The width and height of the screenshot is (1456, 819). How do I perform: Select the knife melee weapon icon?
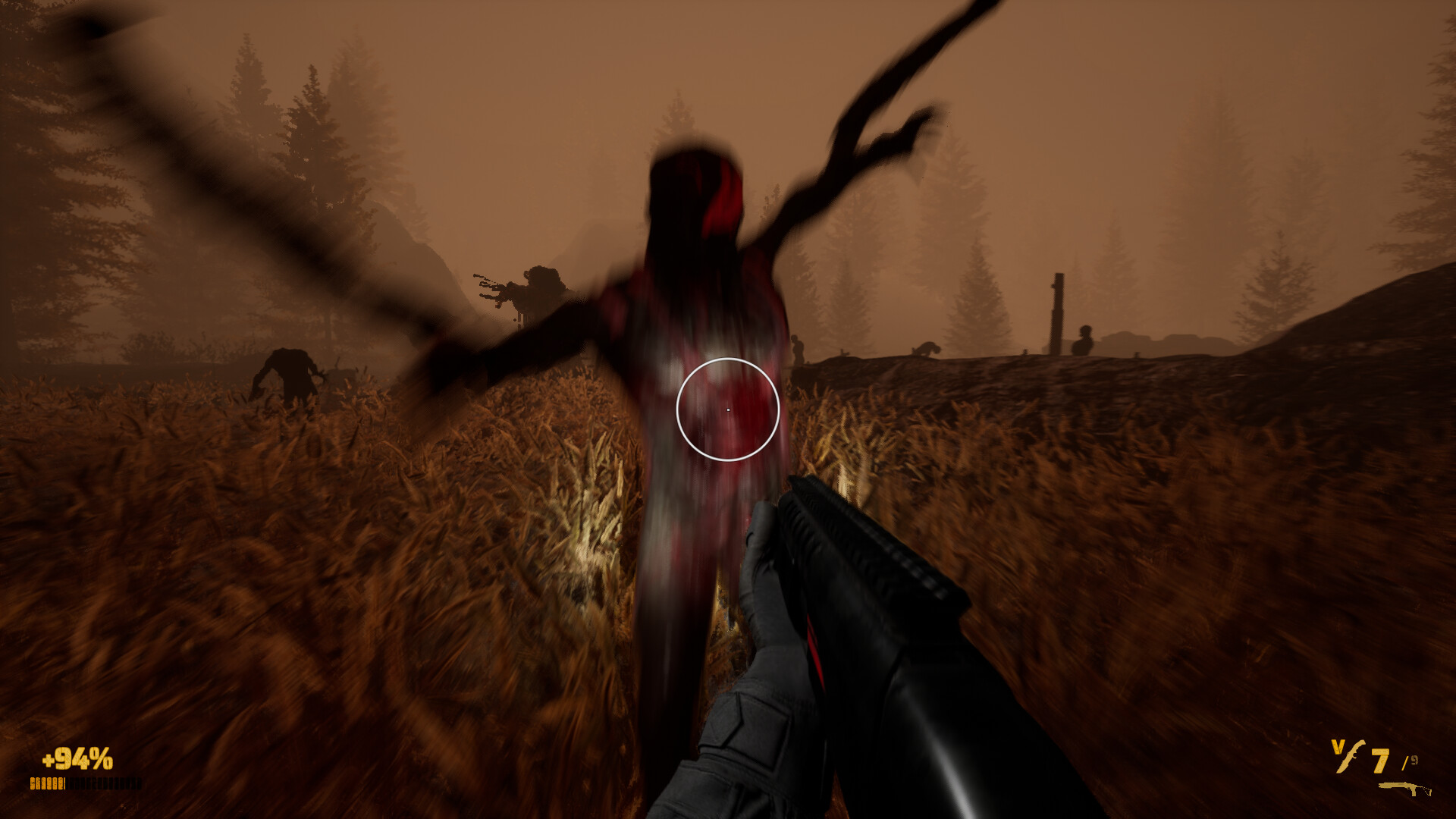(1352, 756)
